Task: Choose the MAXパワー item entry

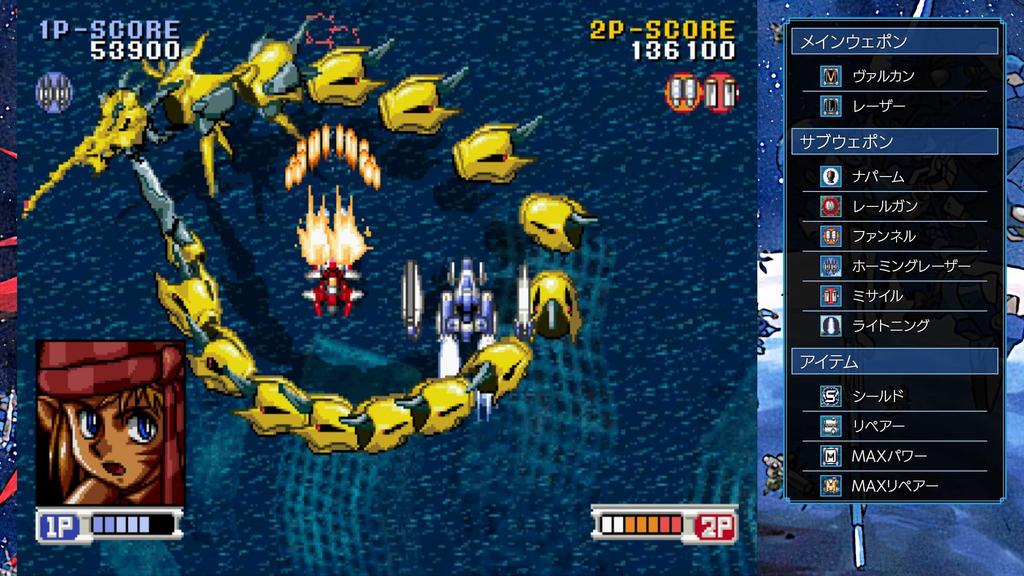Action: (x=888, y=456)
